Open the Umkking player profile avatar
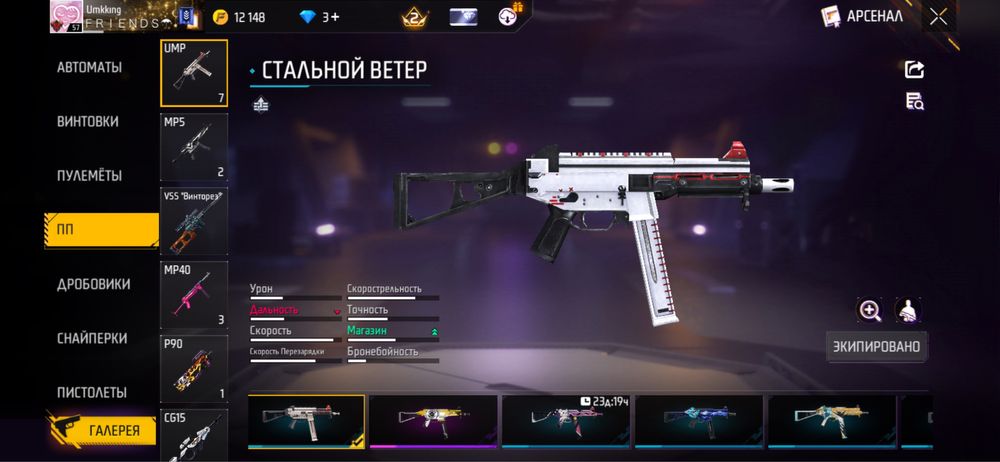The height and width of the screenshot is (462, 1000). (x=64, y=17)
